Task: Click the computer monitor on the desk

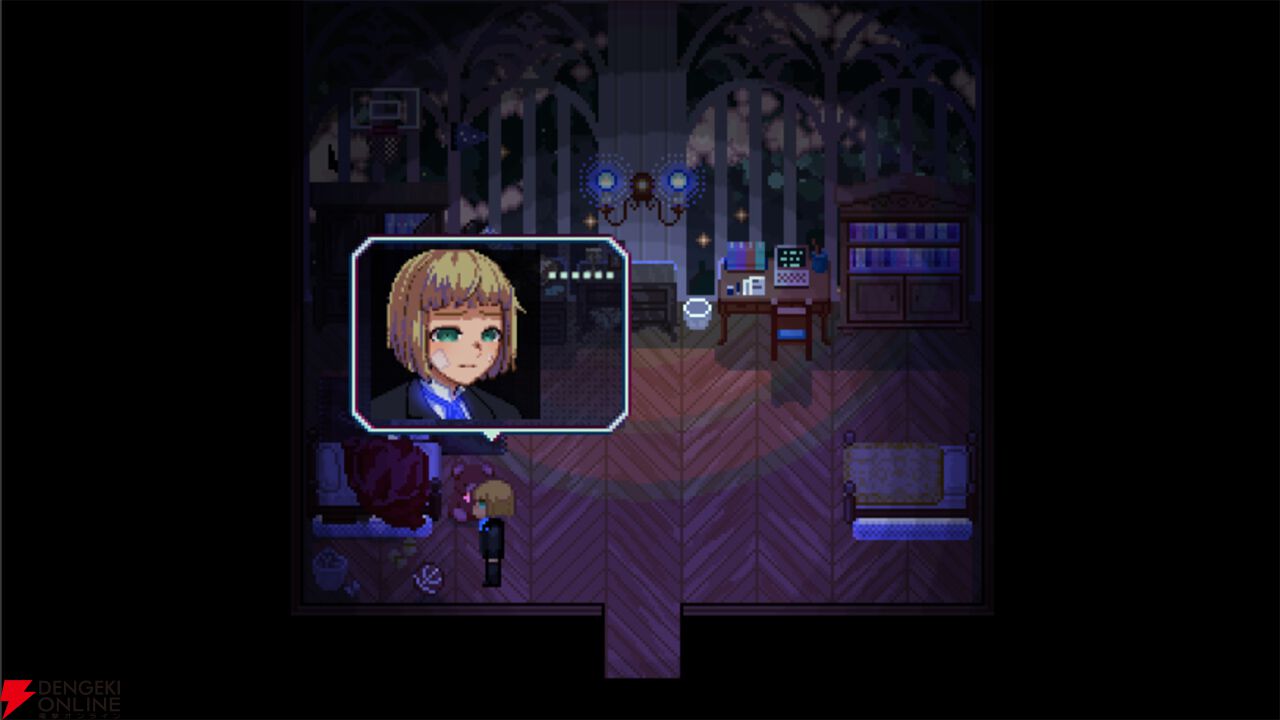Action: click(790, 258)
